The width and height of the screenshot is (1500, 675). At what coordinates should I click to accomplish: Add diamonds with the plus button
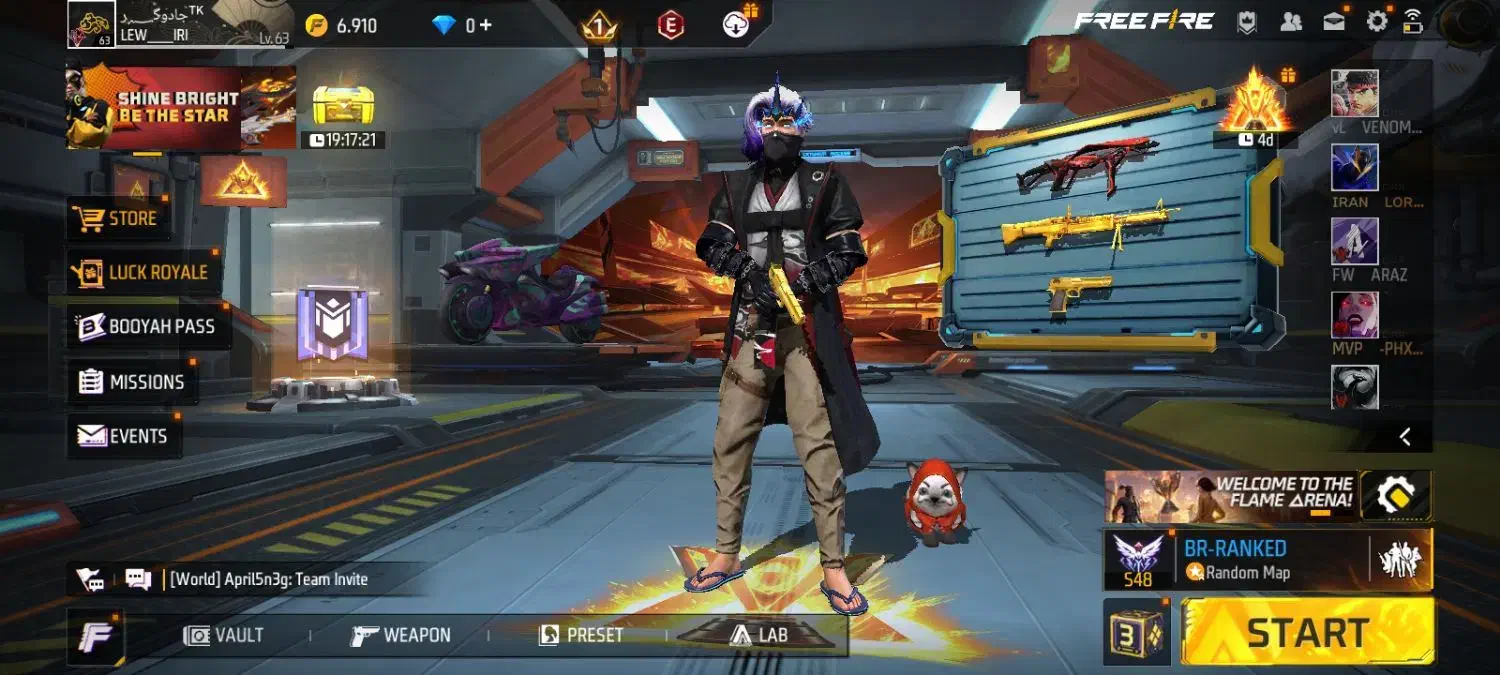[485, 25]
